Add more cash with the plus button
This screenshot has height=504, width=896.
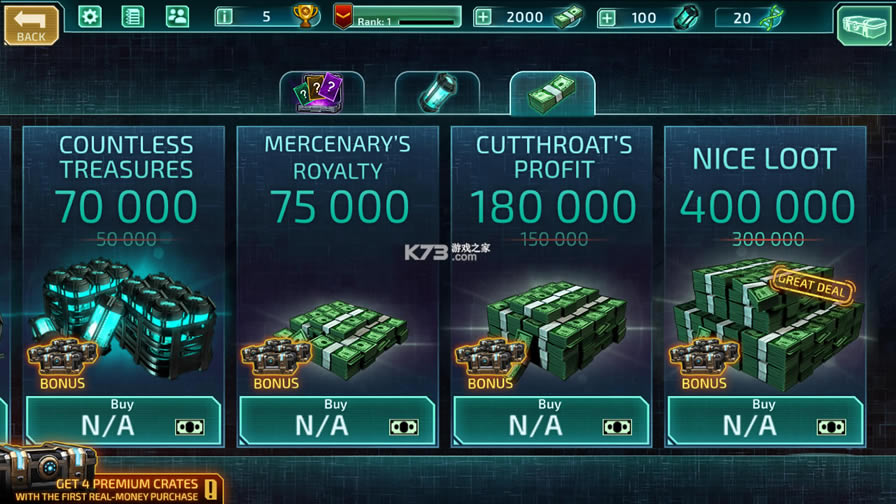pos(483,17)
